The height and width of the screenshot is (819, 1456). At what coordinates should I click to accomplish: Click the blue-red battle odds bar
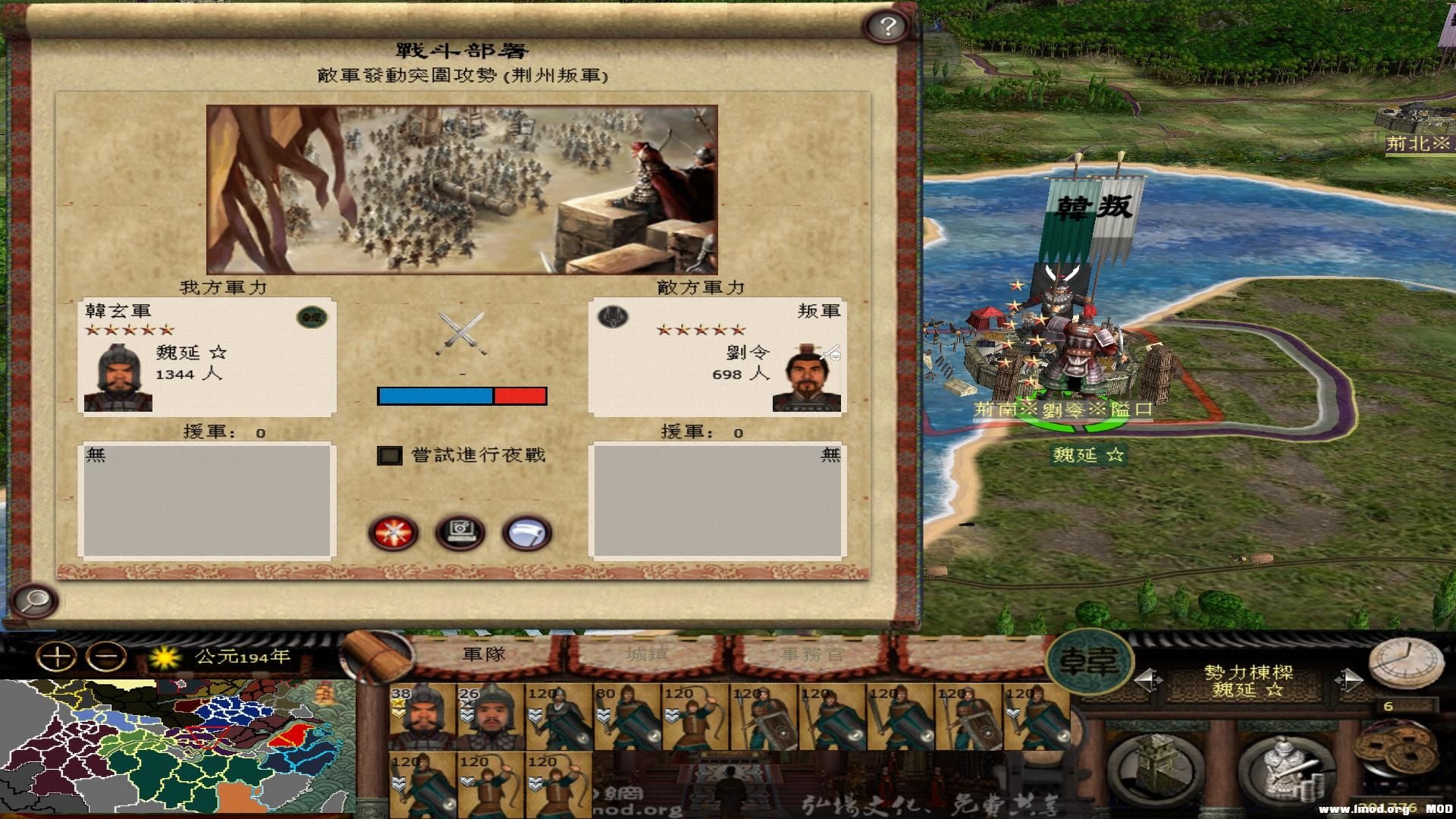click(461, 395)
